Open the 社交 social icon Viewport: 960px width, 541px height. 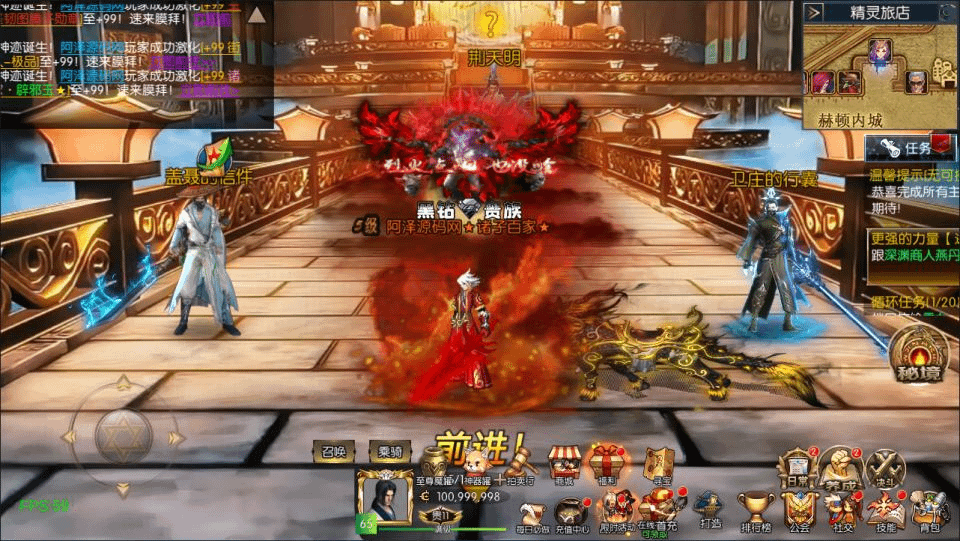click(x=841, y=510)
